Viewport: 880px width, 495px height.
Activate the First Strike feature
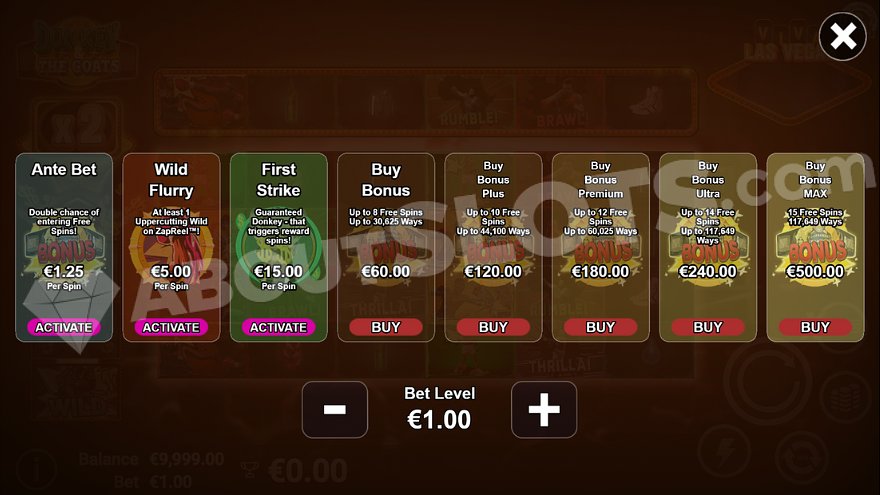278,327
